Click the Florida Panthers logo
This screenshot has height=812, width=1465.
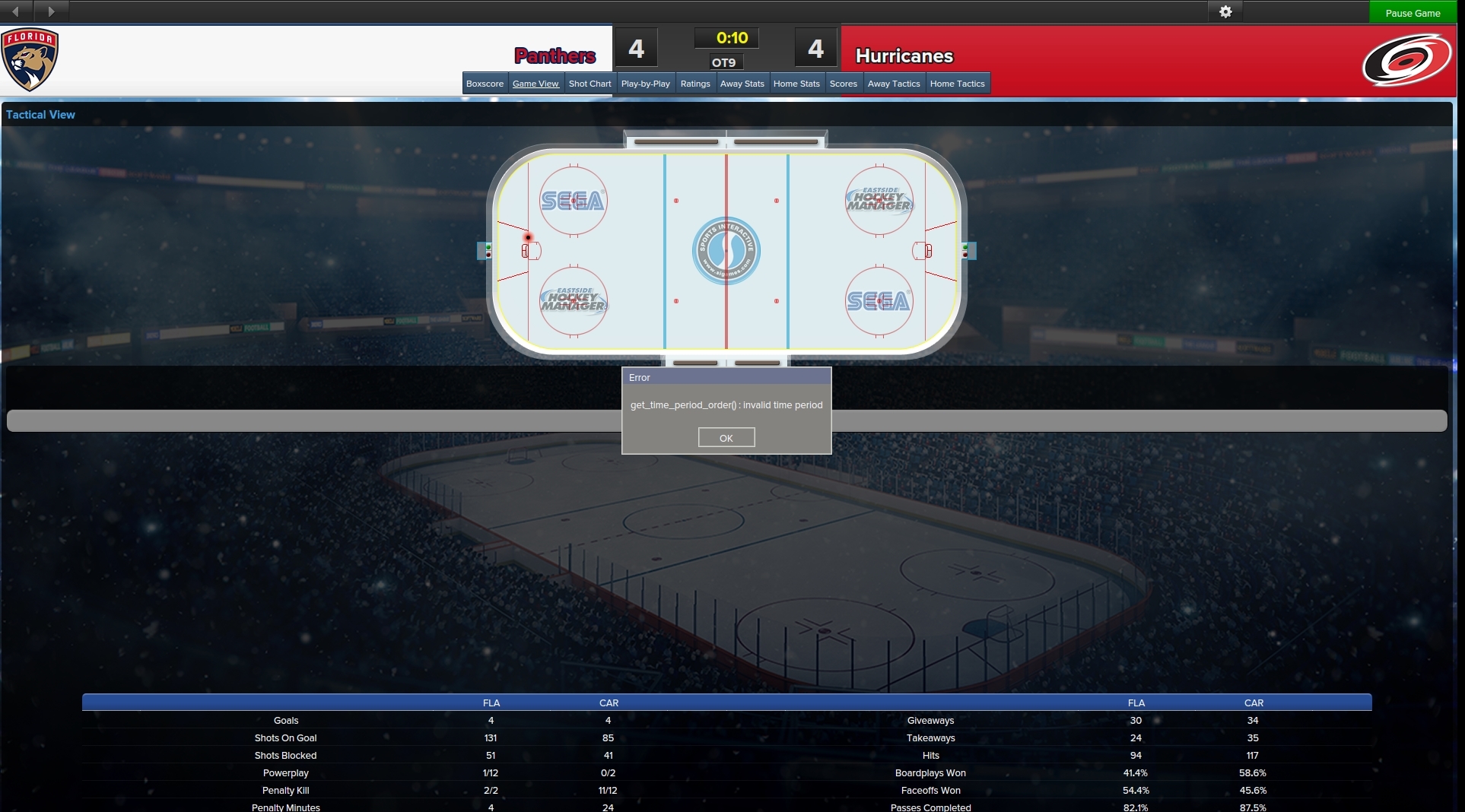[30, 59]
